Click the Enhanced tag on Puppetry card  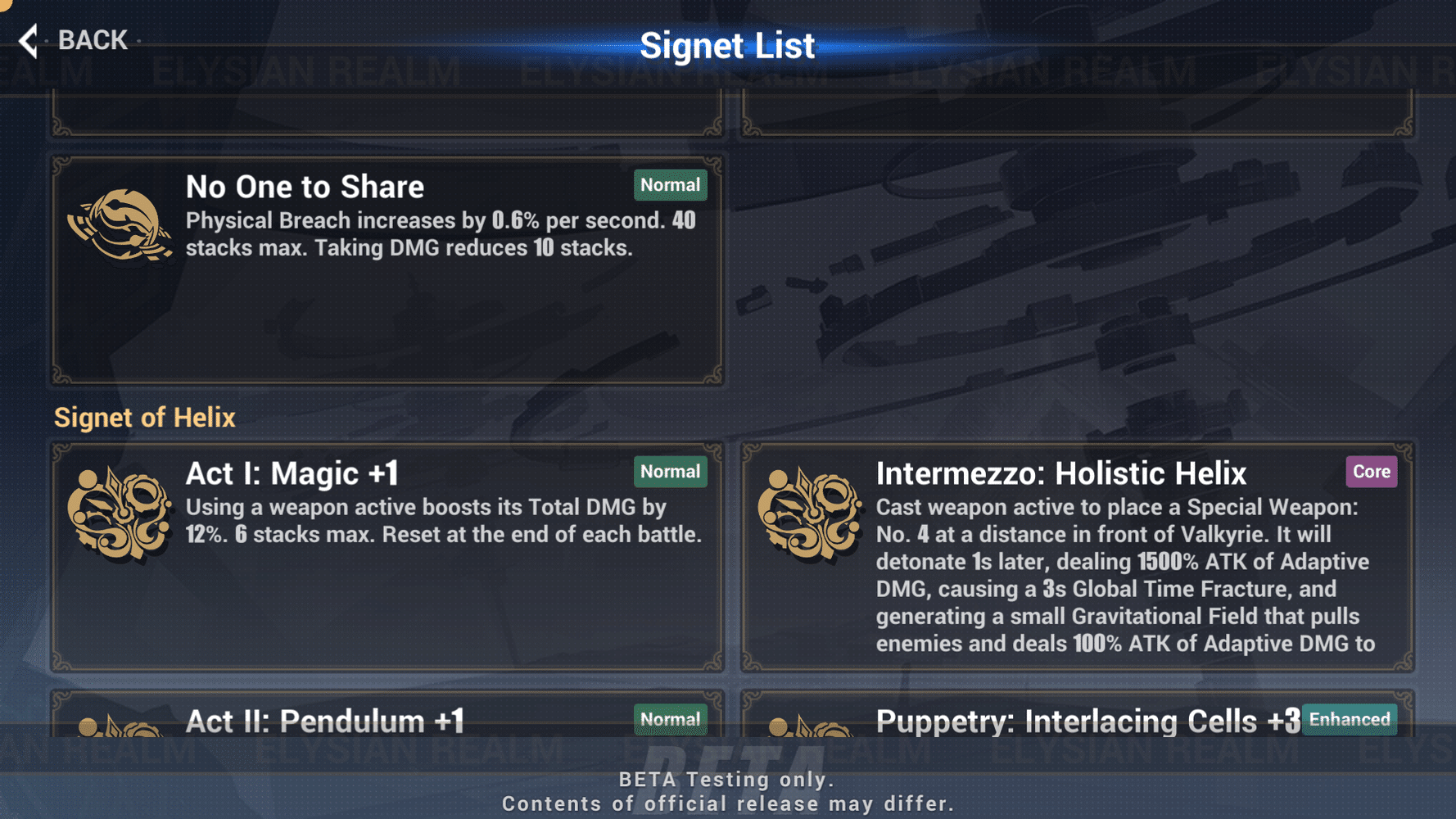pos(1349,719)
